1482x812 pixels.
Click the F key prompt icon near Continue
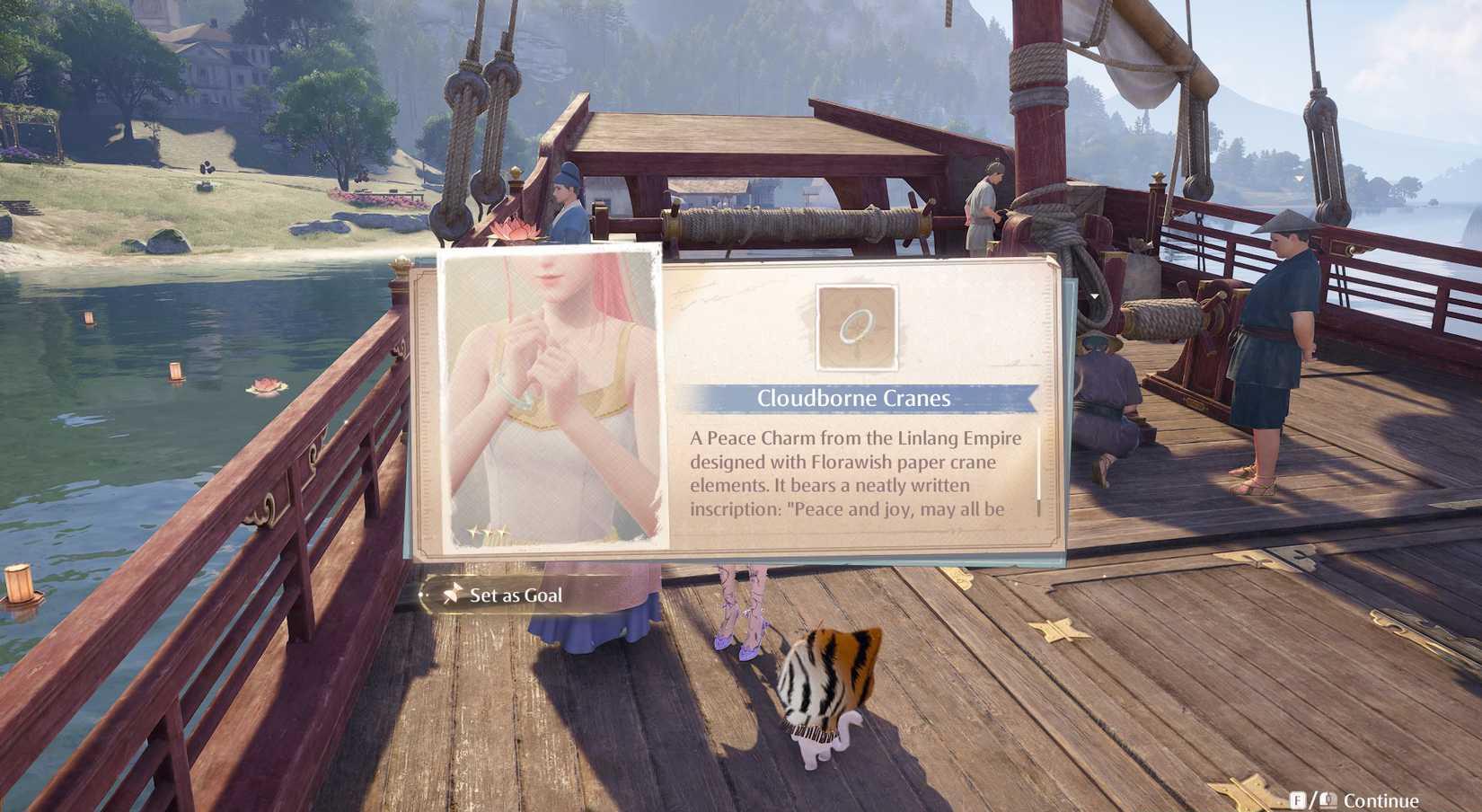[1299, 798]
